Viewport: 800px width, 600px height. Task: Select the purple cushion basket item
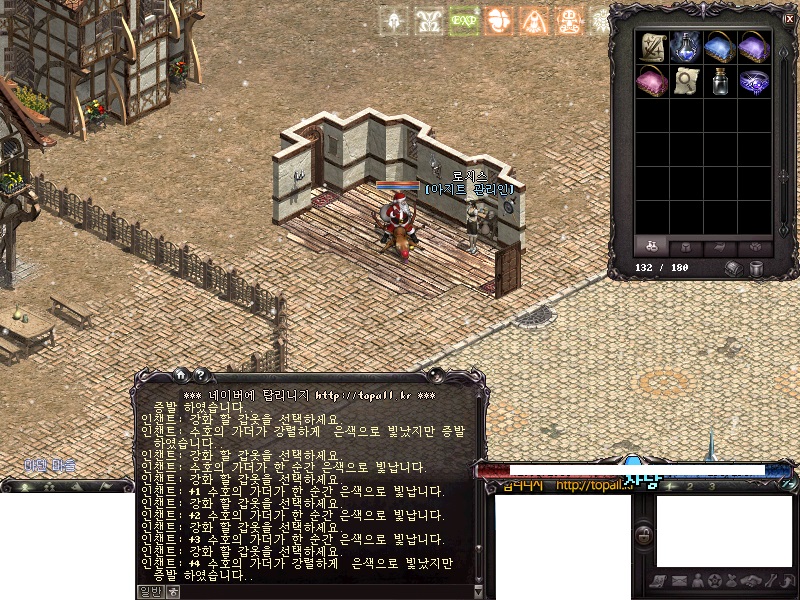pyautogui.click(x=753, y=47)
